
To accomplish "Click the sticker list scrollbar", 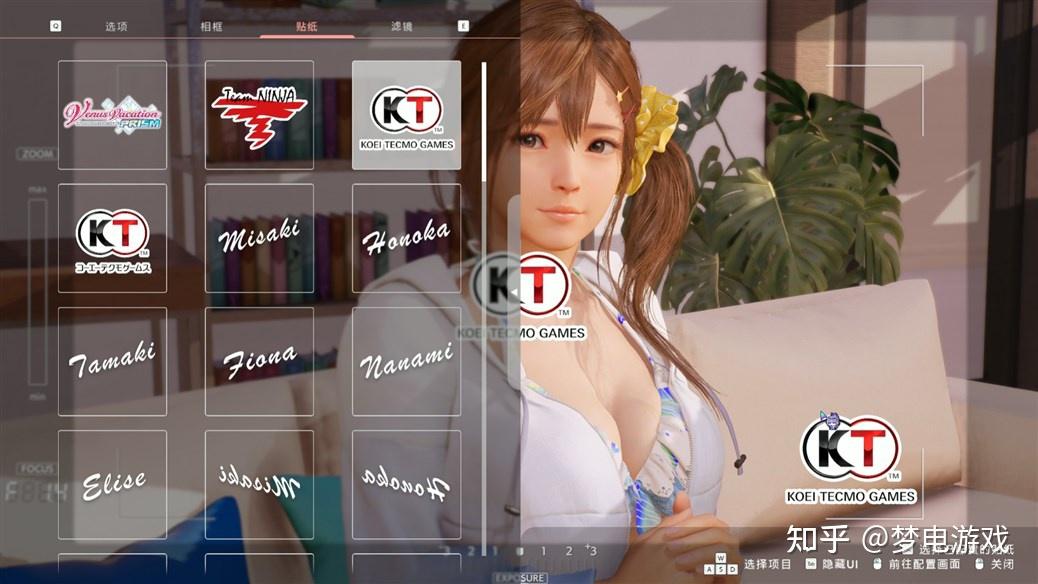I will (x=484, y=122).
